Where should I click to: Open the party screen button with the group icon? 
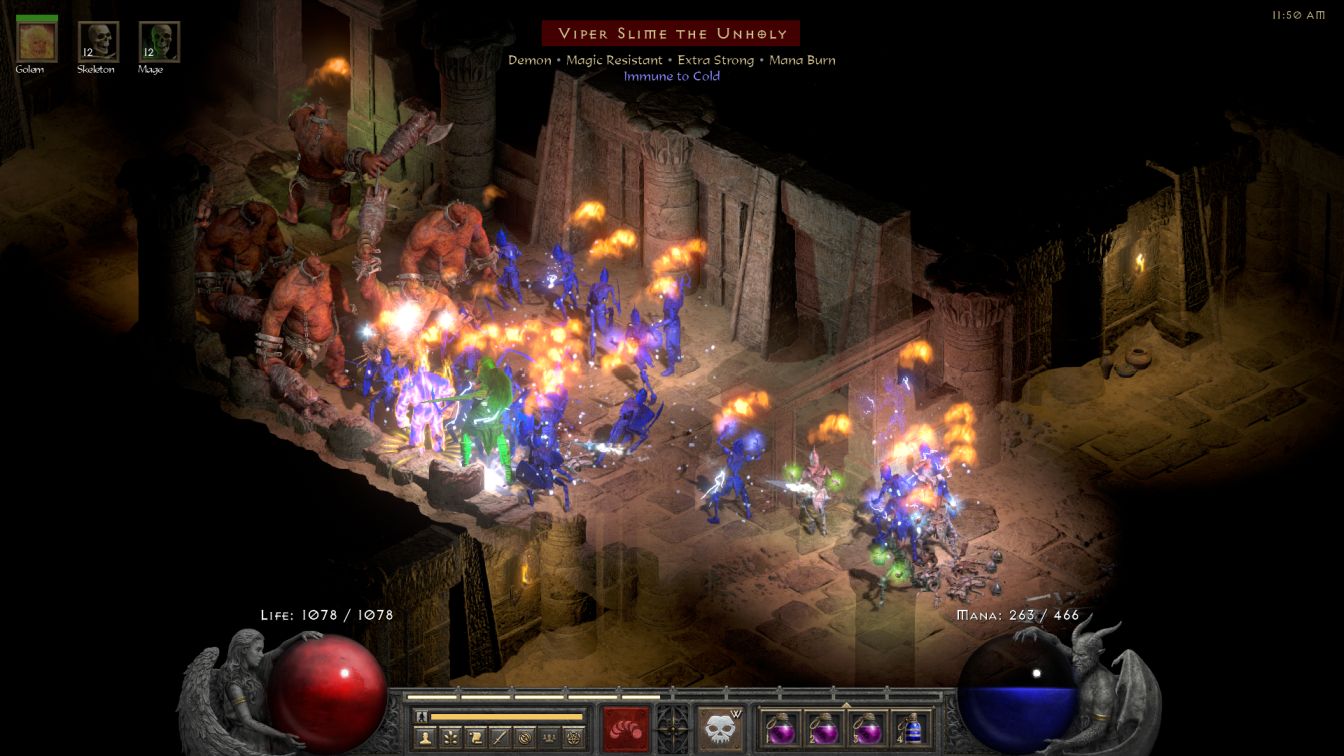549,738
